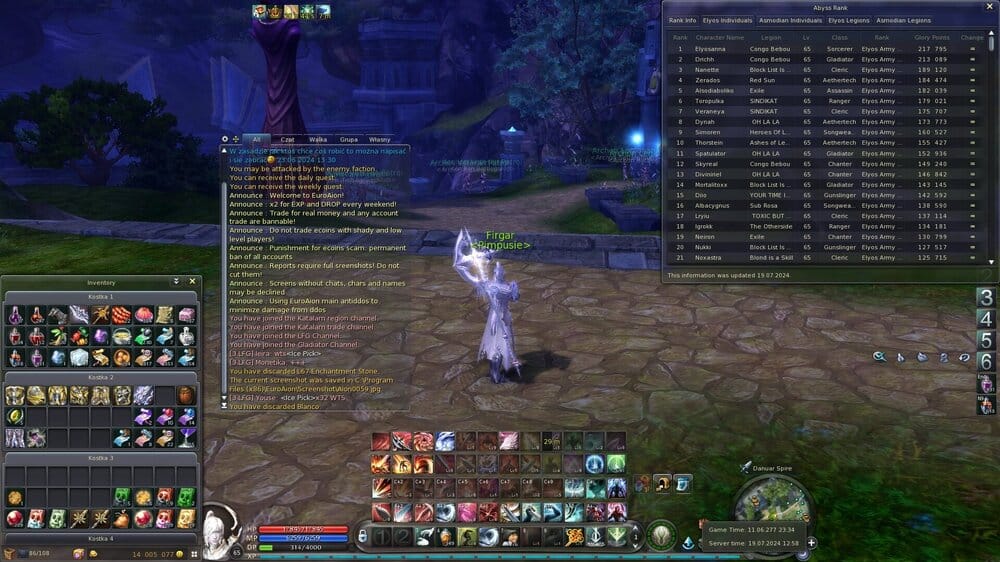Collapse the Inventory with the double-arrow button

(x=177, y=282)
